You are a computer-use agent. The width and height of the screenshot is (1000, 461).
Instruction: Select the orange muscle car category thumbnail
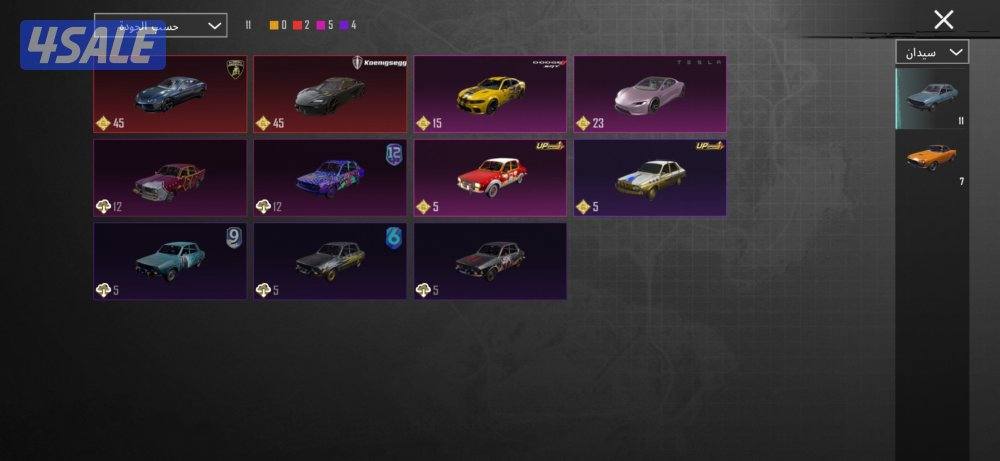pos(932,160)
